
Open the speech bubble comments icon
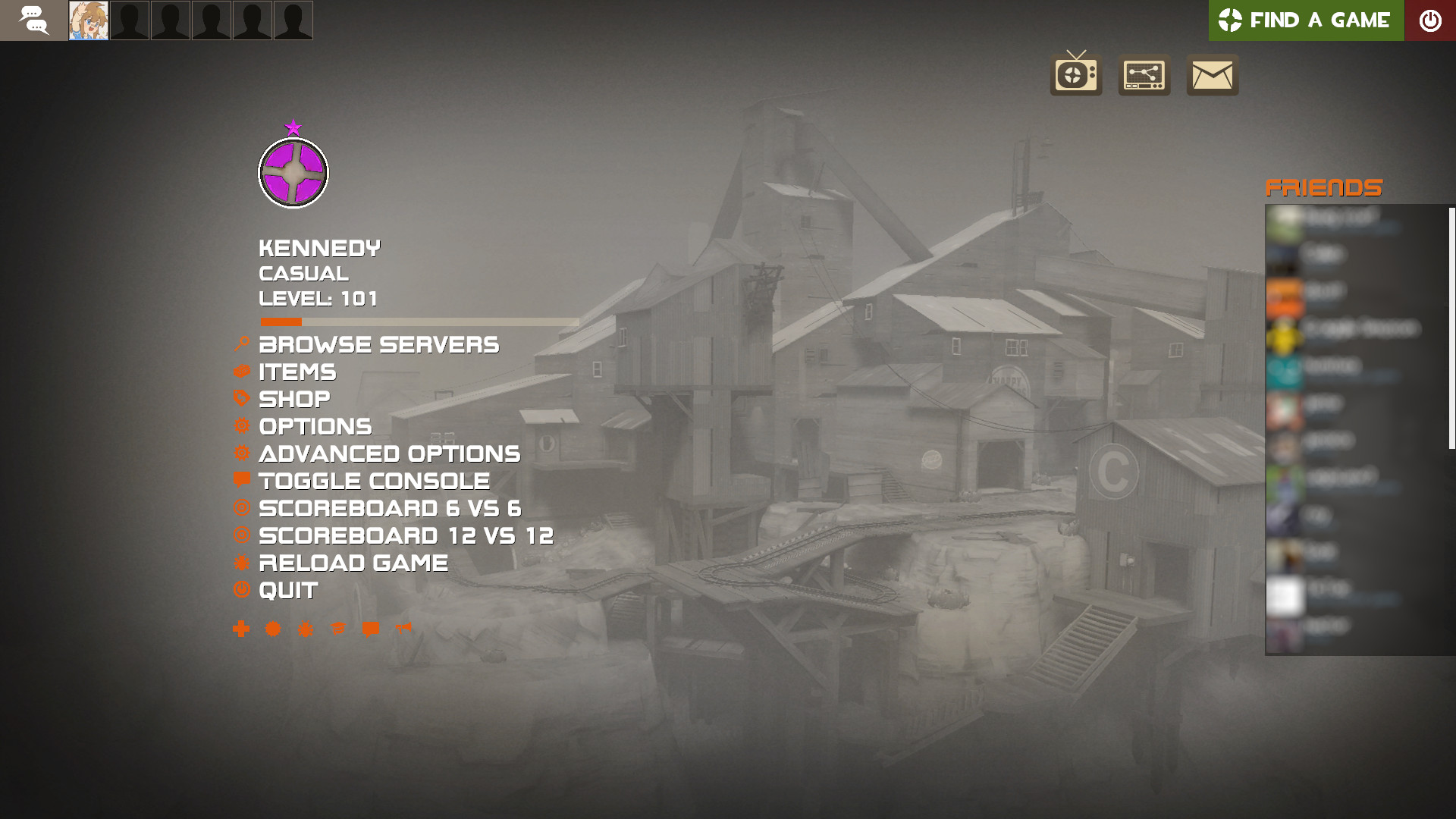370,629
